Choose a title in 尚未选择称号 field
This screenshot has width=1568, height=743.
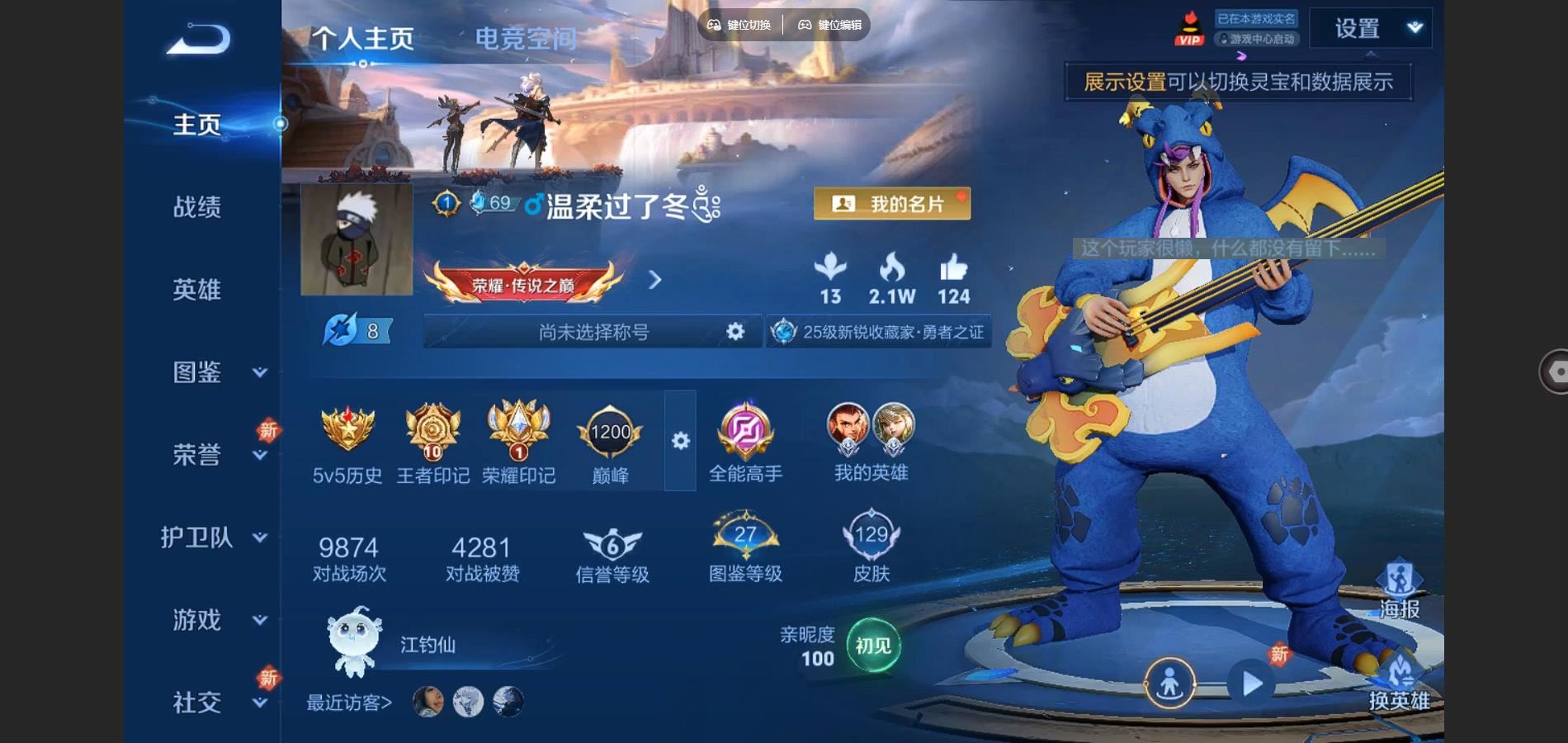click(x=593, y=332)
